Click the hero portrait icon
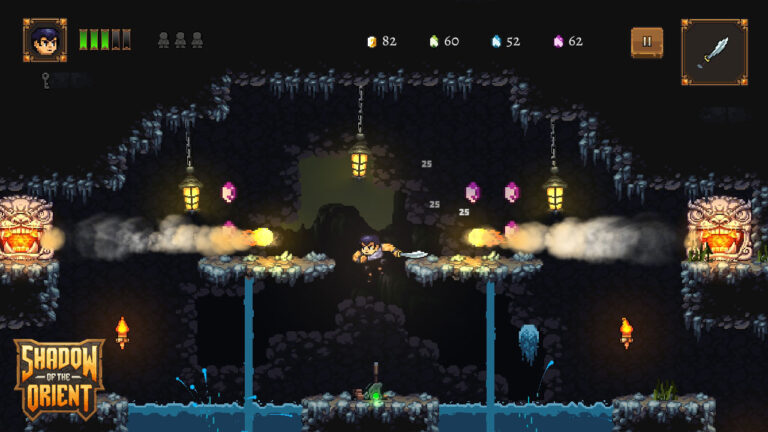The width and height of the screenshot is (768, 432). (x=45, y=41)
